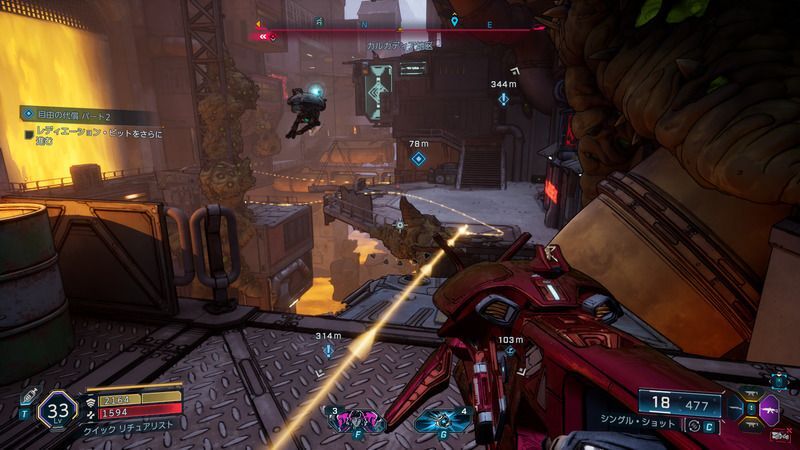Click the 314m exclamation waypoint marker
This screenshot has width=800, height=450.
point(327,351)
